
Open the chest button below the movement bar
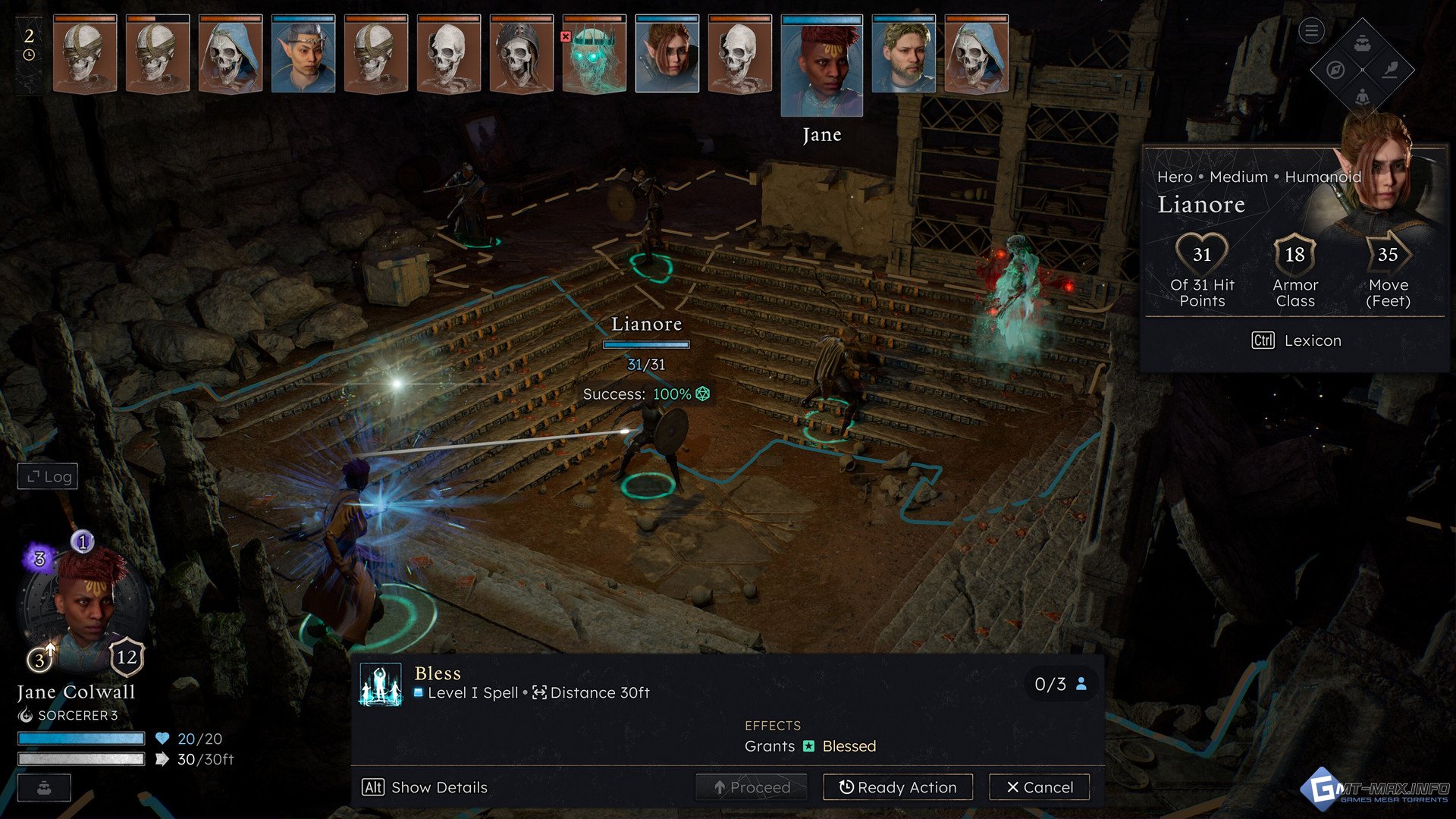44,787
